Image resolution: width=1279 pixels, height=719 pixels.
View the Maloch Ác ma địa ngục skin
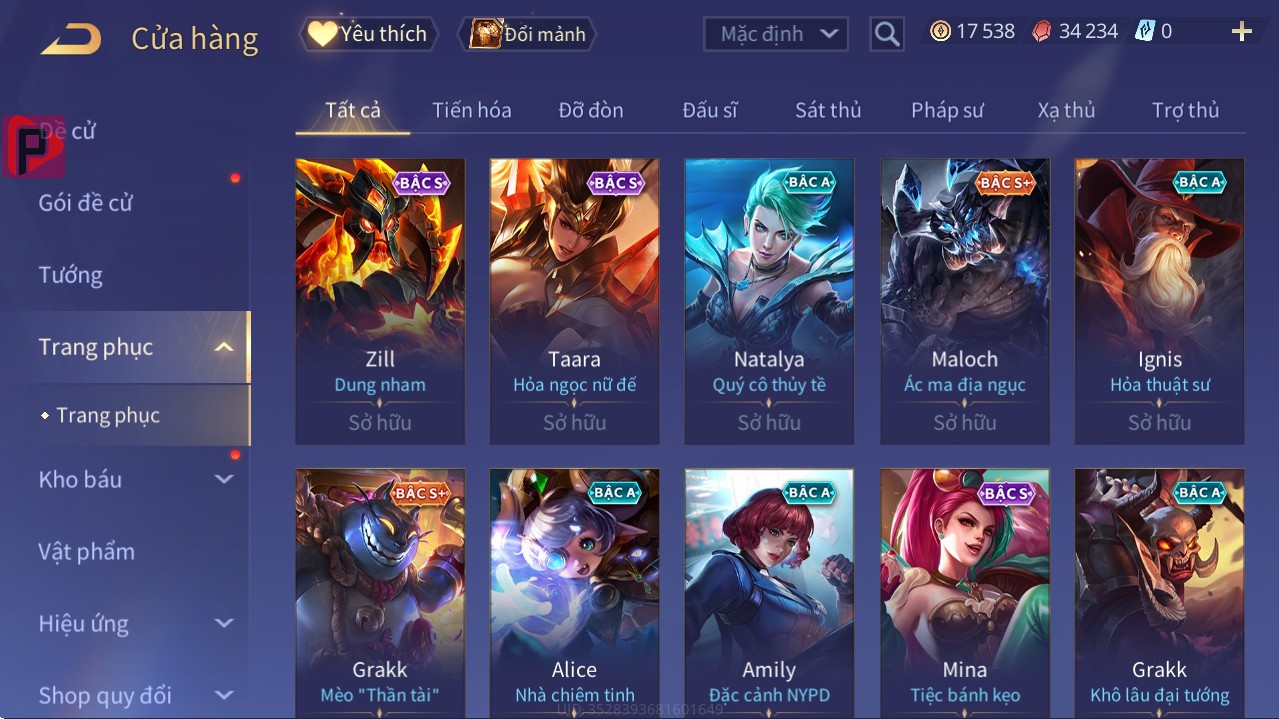coord(964,300)
